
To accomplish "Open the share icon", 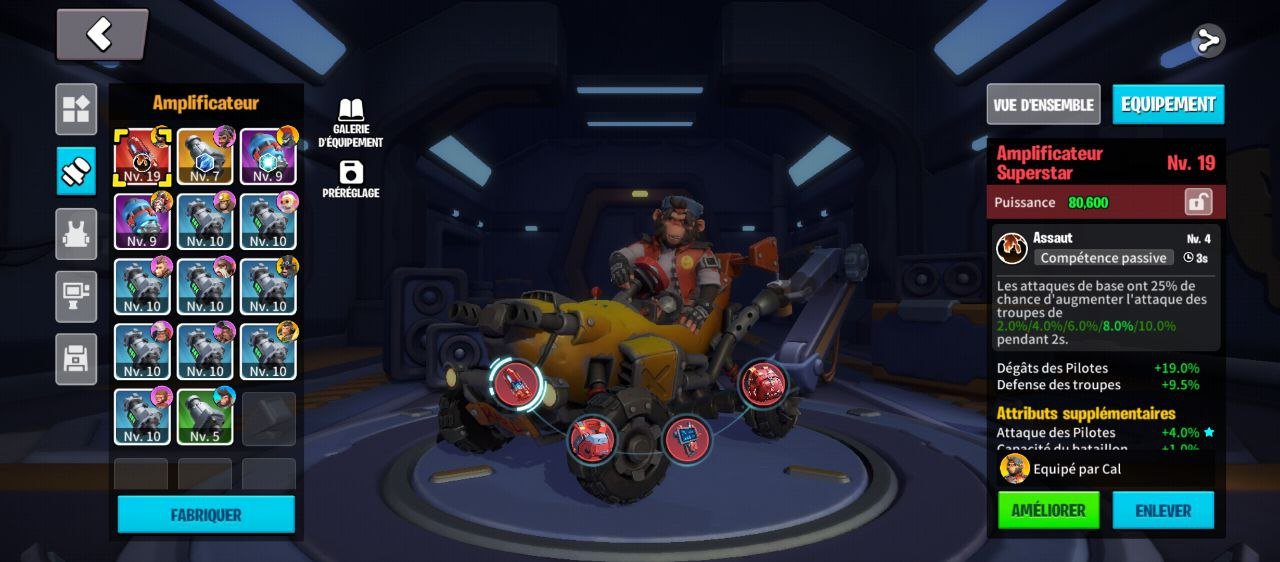I will [x=1208, y=40].
